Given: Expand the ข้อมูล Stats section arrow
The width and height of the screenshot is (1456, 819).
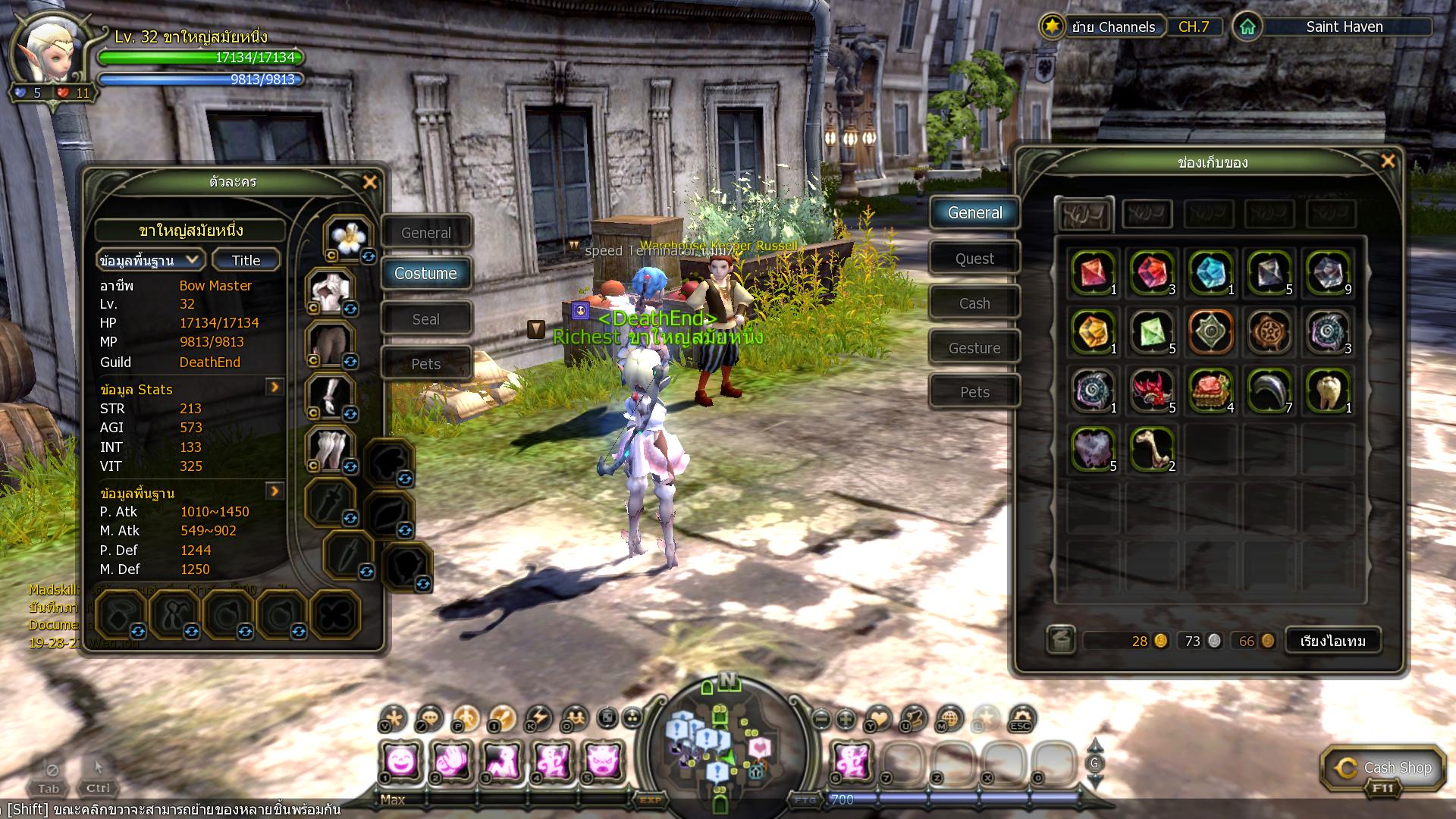Looking at the screenshot, I should [275, 388].
